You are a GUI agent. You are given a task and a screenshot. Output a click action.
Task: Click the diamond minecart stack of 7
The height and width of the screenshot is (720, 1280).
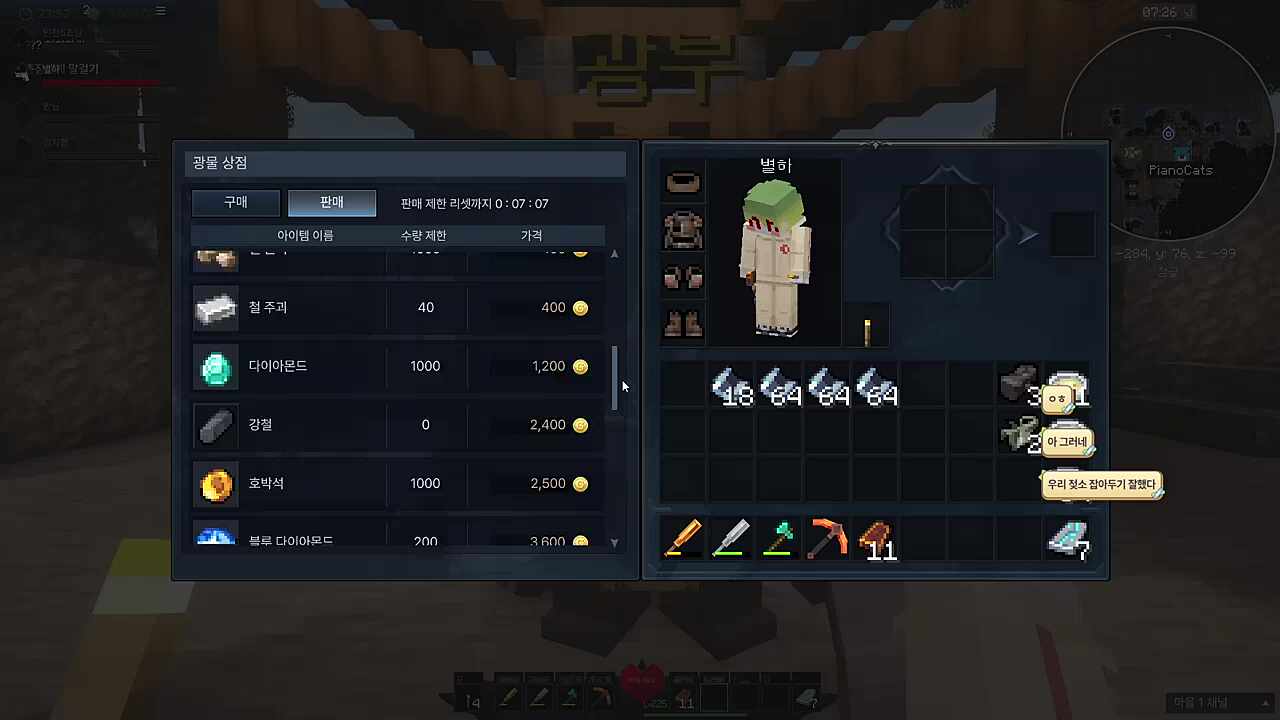click(1069, 540)
